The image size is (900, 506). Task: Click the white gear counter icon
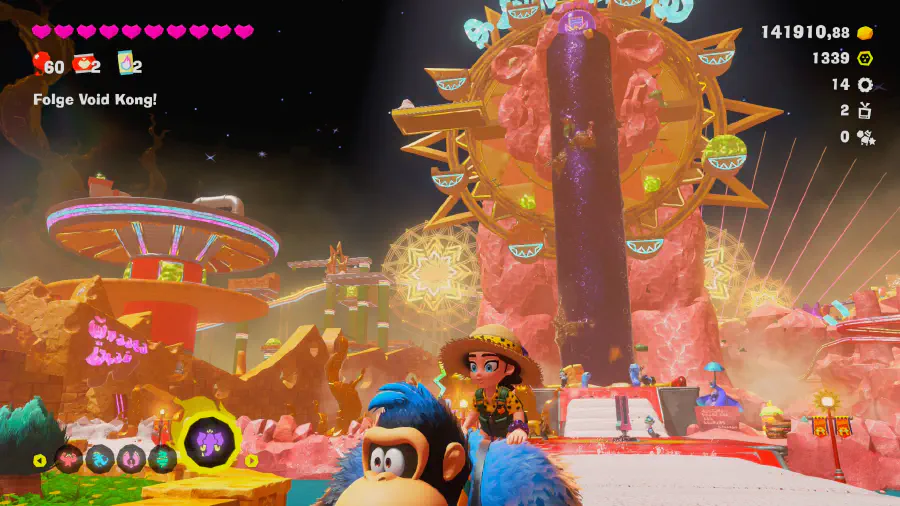(x=865, y=85)
